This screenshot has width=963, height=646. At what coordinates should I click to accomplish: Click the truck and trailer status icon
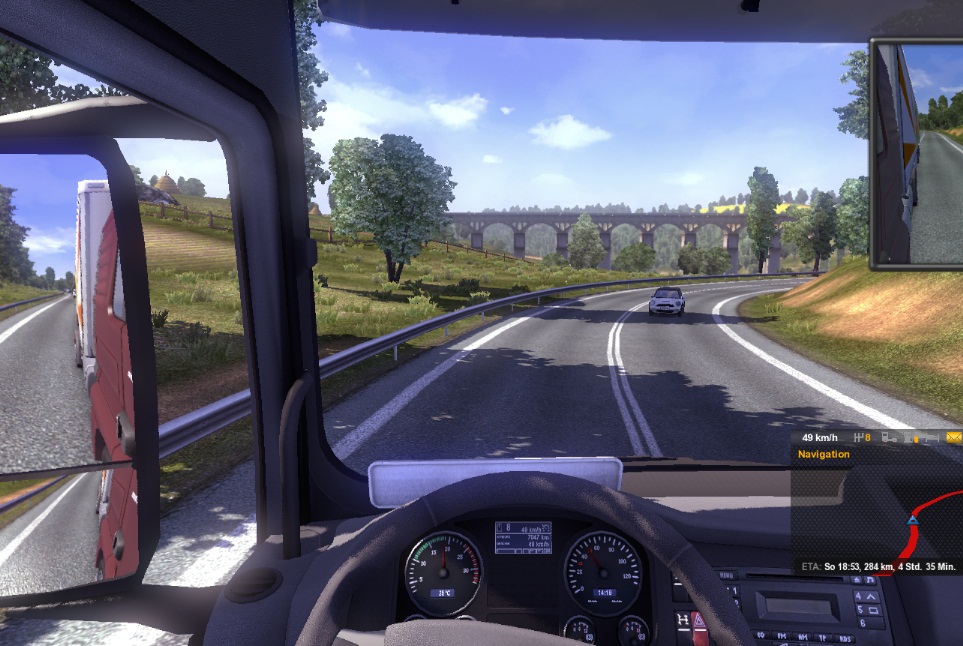(x=889, y=438)
